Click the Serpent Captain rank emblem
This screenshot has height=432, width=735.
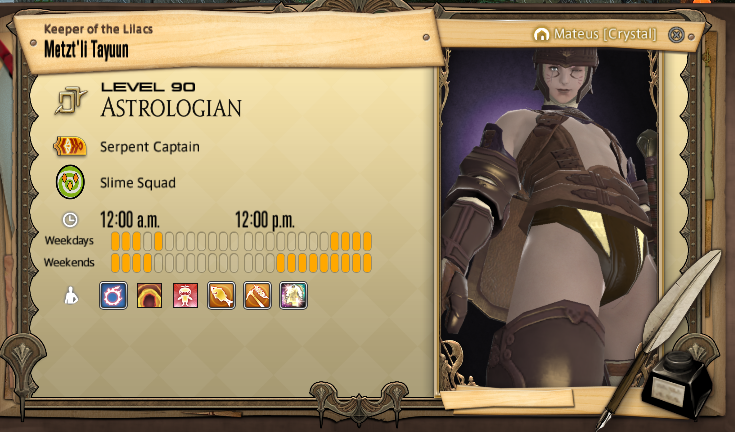click(x=70, y=147)
